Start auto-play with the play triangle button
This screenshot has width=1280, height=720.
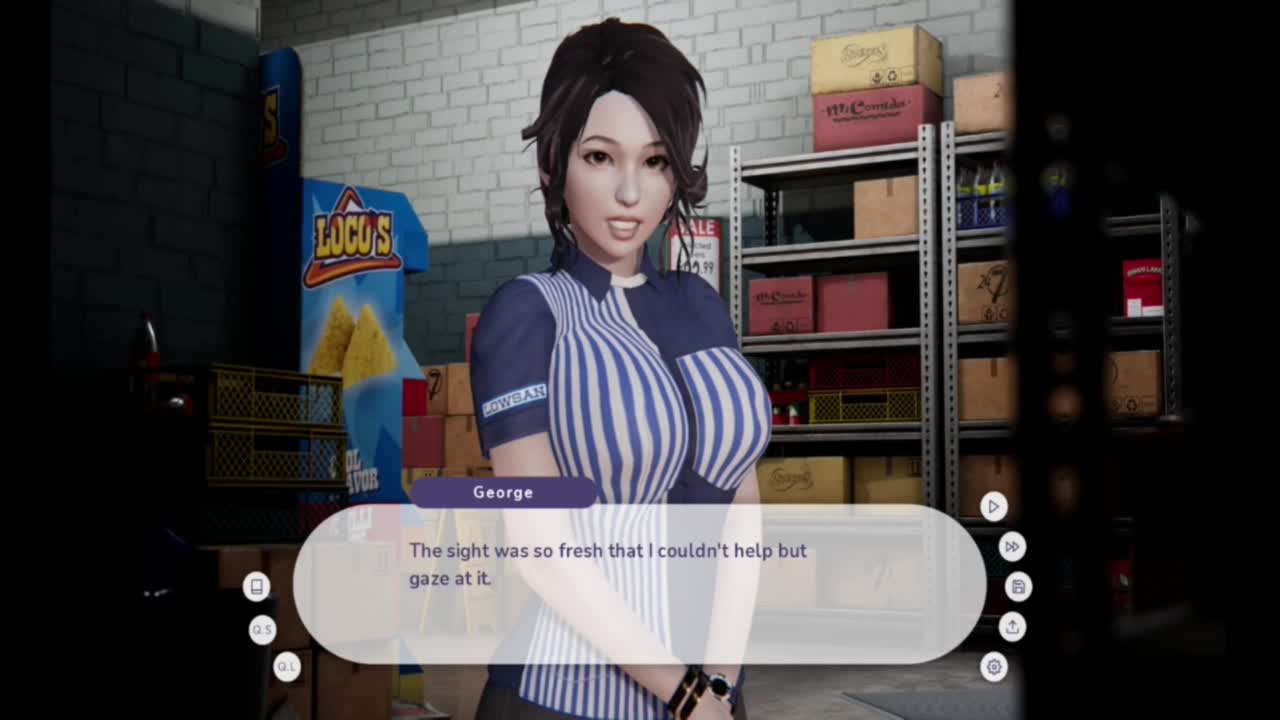click(x=993, y=507)
